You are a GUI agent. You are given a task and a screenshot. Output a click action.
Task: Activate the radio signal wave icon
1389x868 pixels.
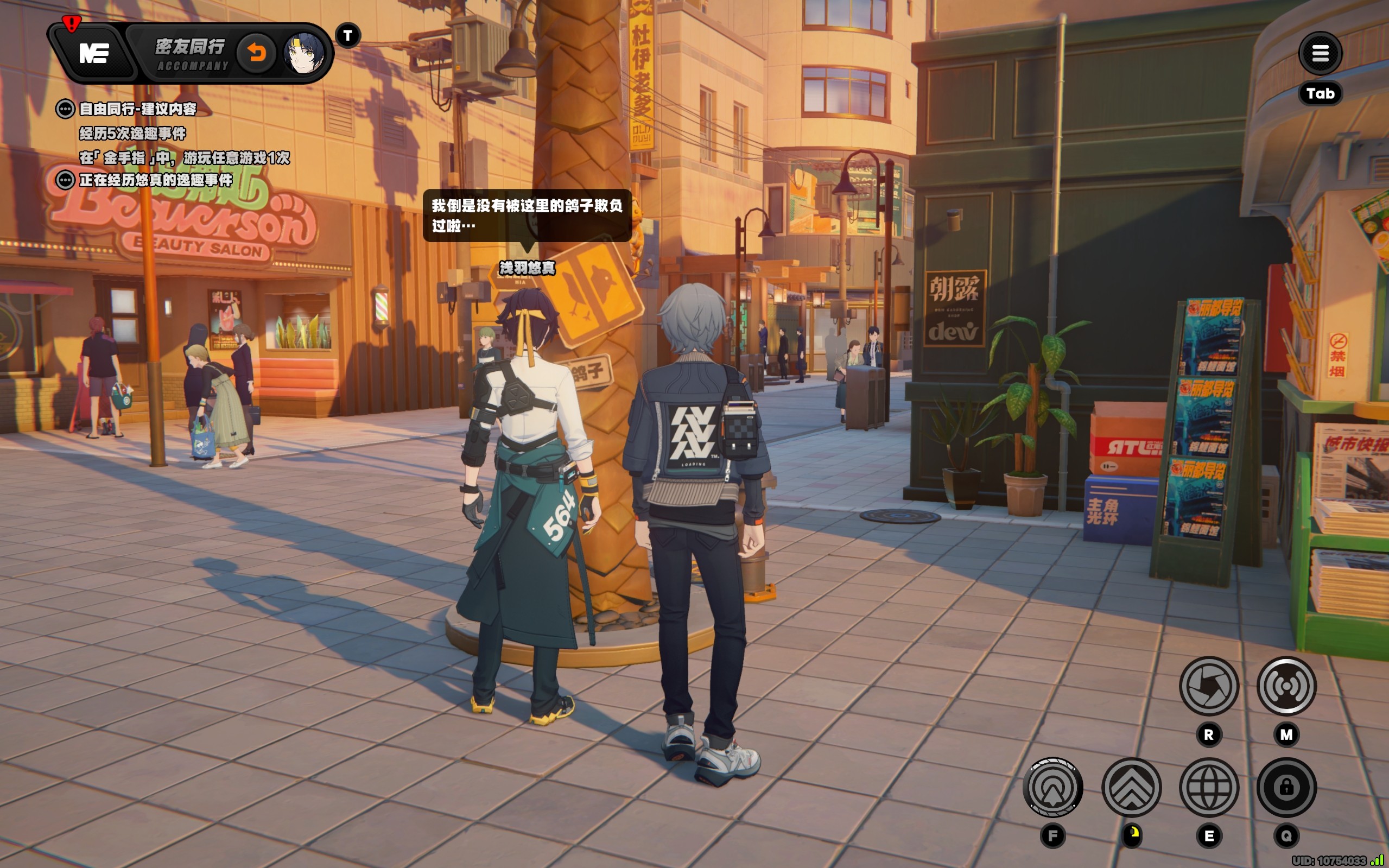click(1286, 686)
